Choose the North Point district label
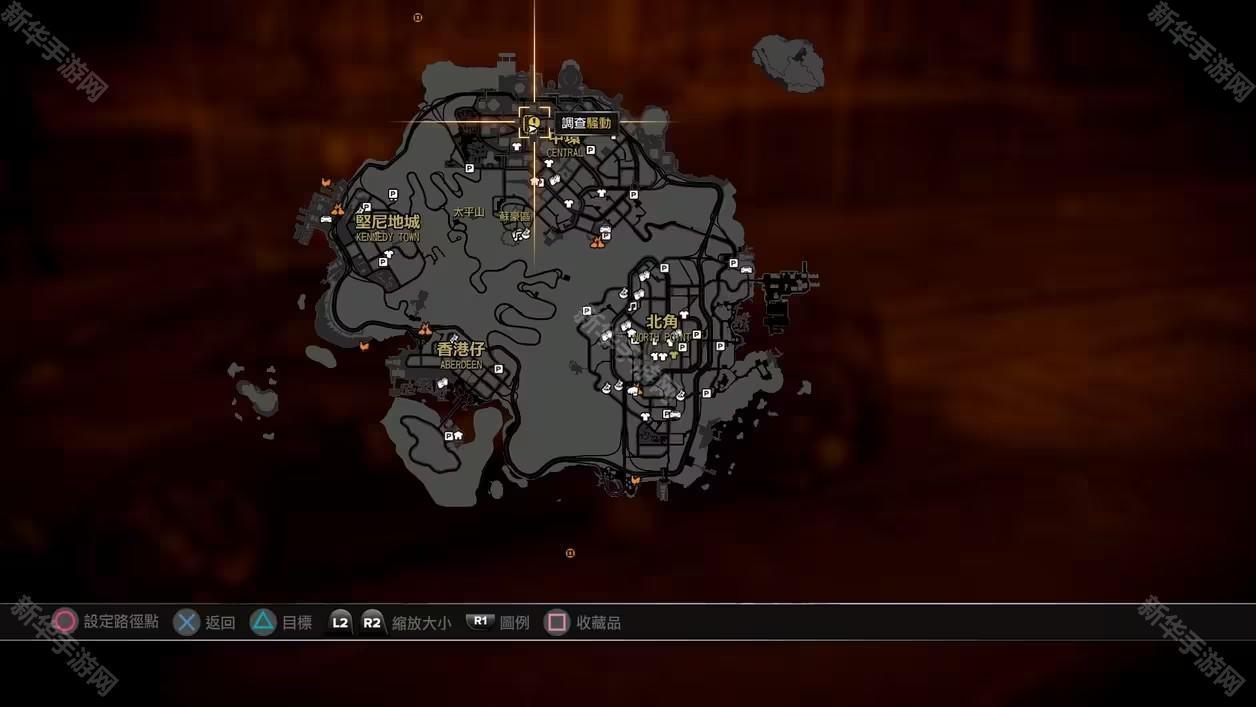Image resolution: width=1256 pixels, height=707 pixels. (662, 322)
